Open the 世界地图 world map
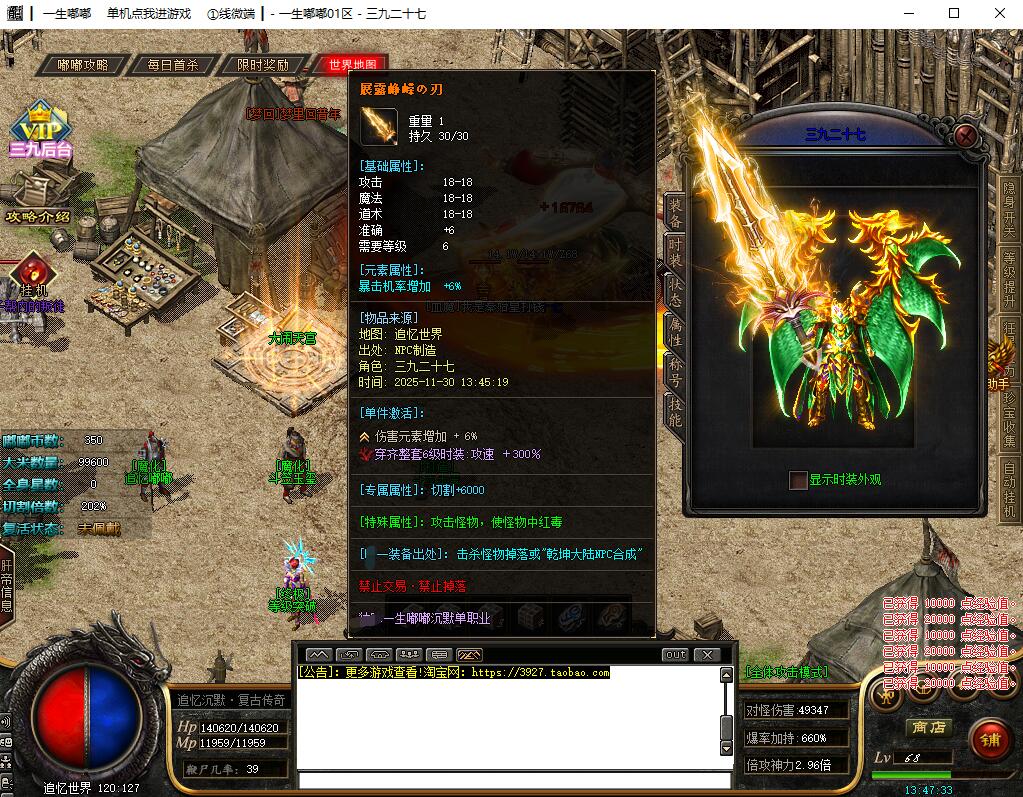 click(350, 65)
